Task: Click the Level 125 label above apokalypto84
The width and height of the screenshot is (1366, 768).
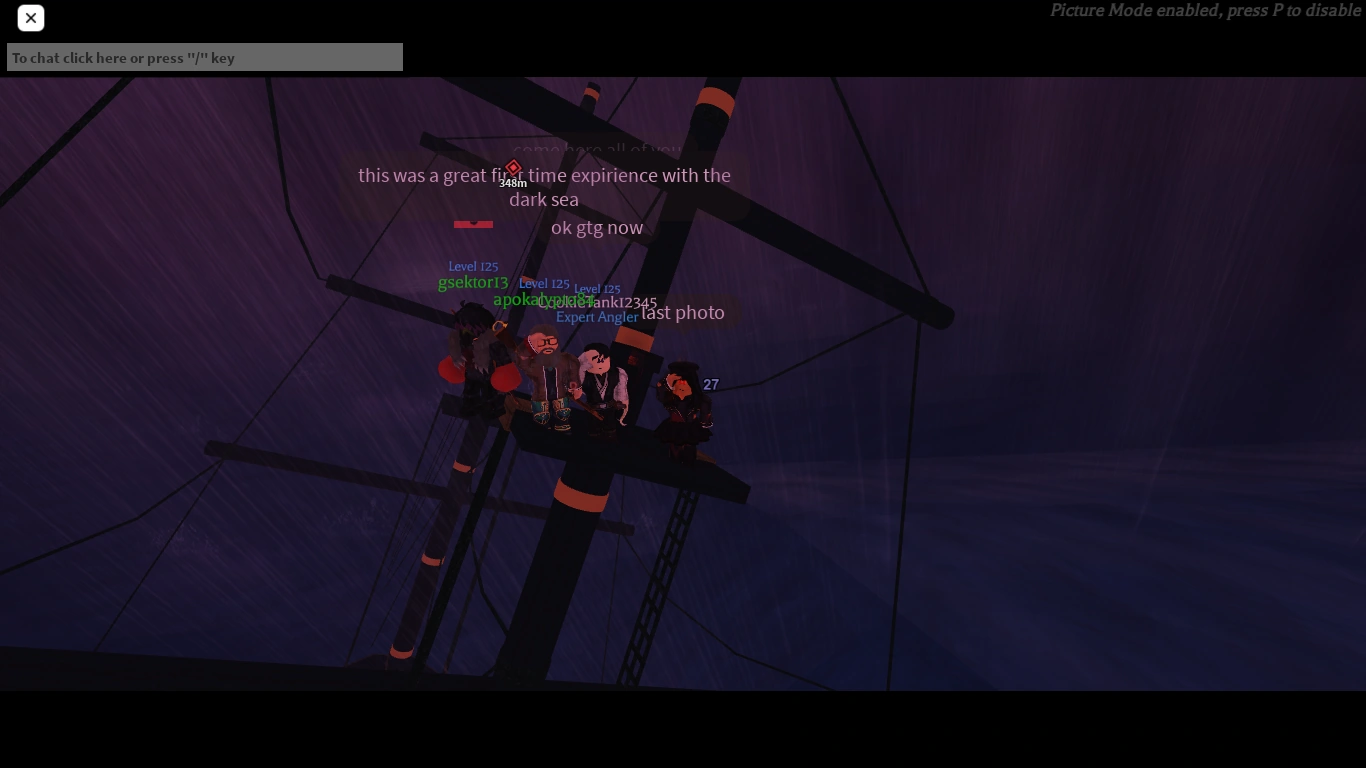Action: coord(545,283)
